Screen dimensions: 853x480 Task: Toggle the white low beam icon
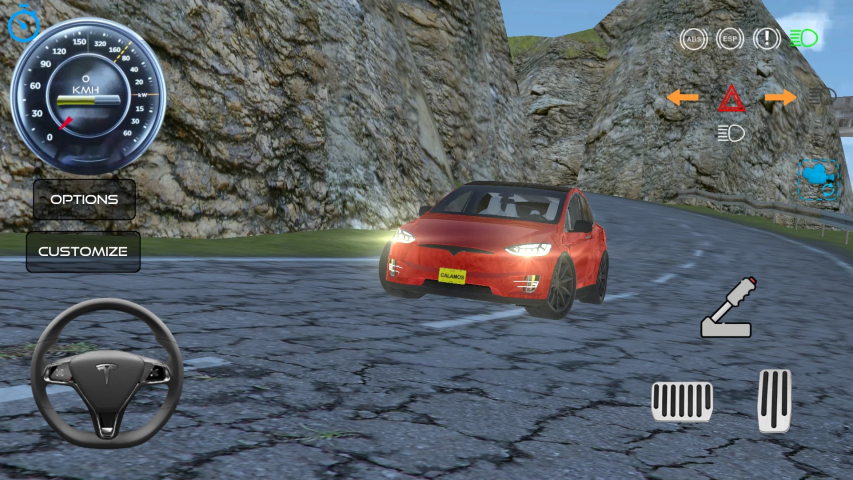(x=731, y=132)
